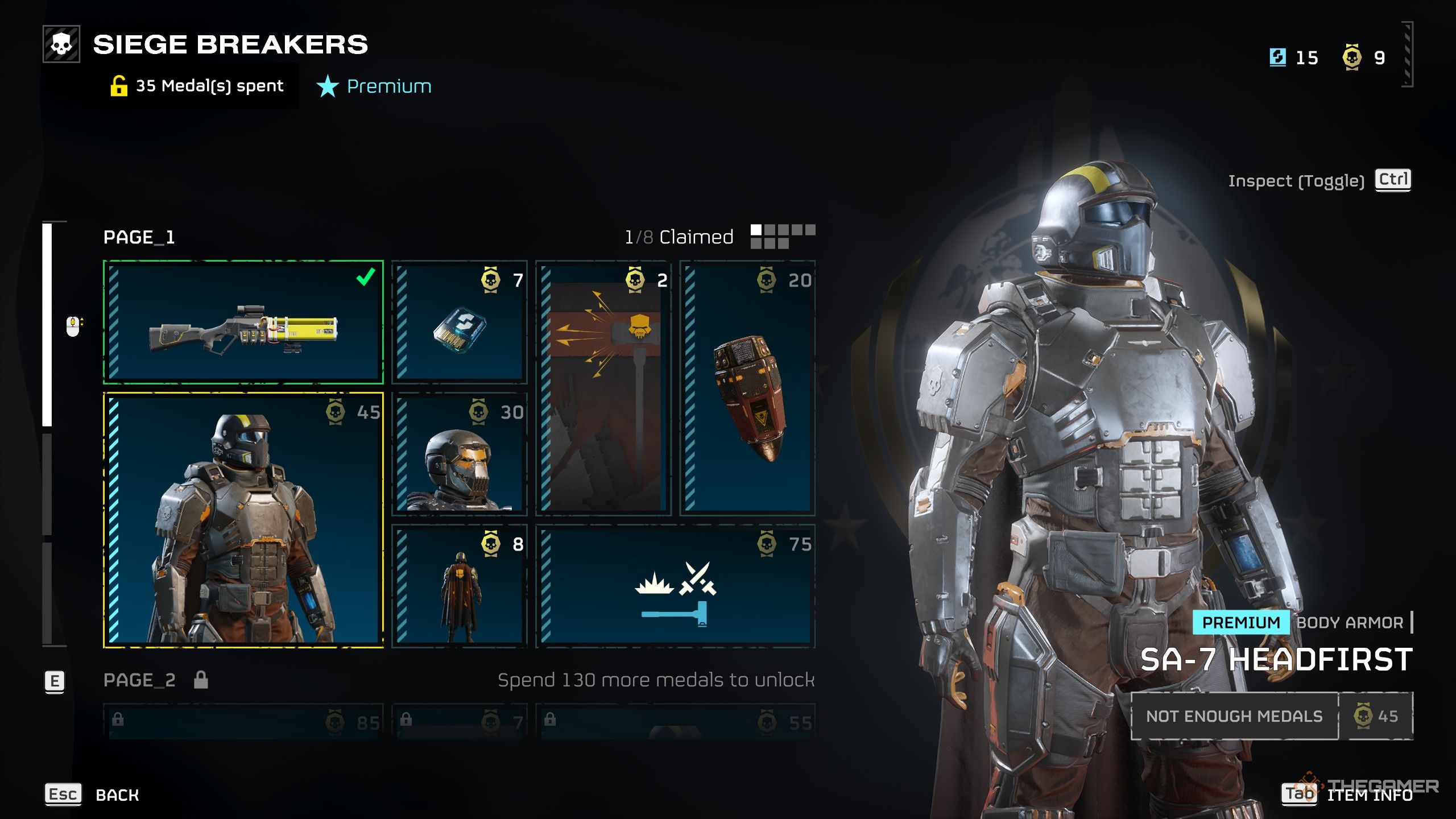Select the locked 85-medal reward on page 2
Image resolution: width=1456 pixels, height=819 pixels.
(243, 722)
